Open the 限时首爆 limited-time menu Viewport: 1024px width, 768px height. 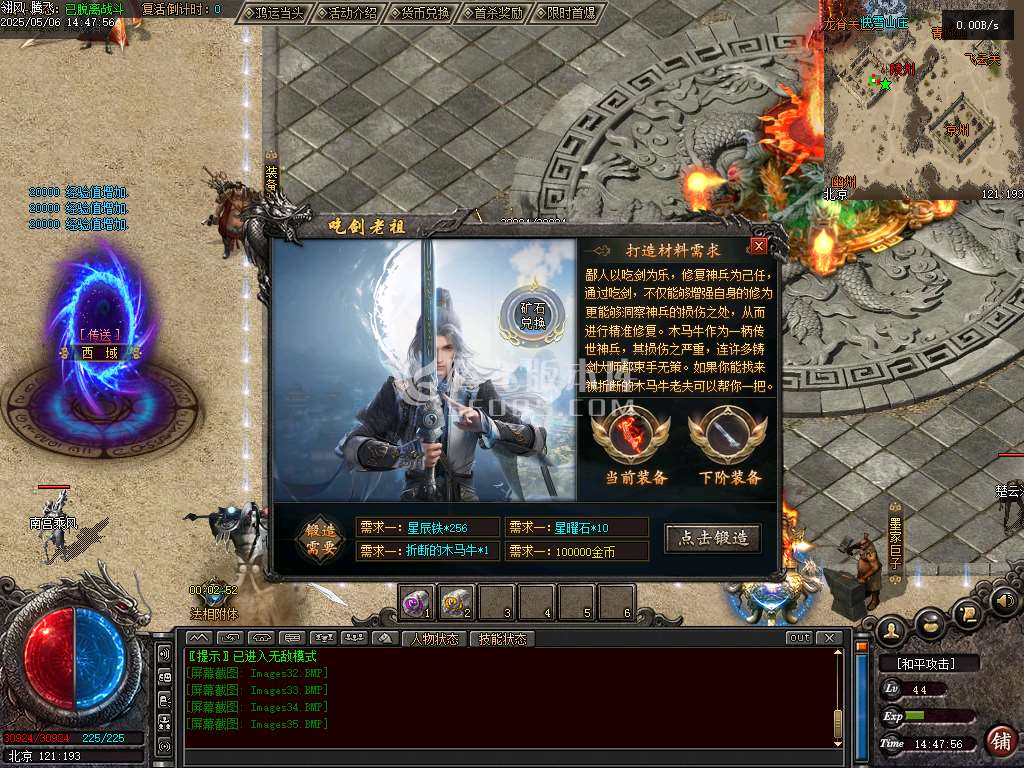[x=570, y=14]
